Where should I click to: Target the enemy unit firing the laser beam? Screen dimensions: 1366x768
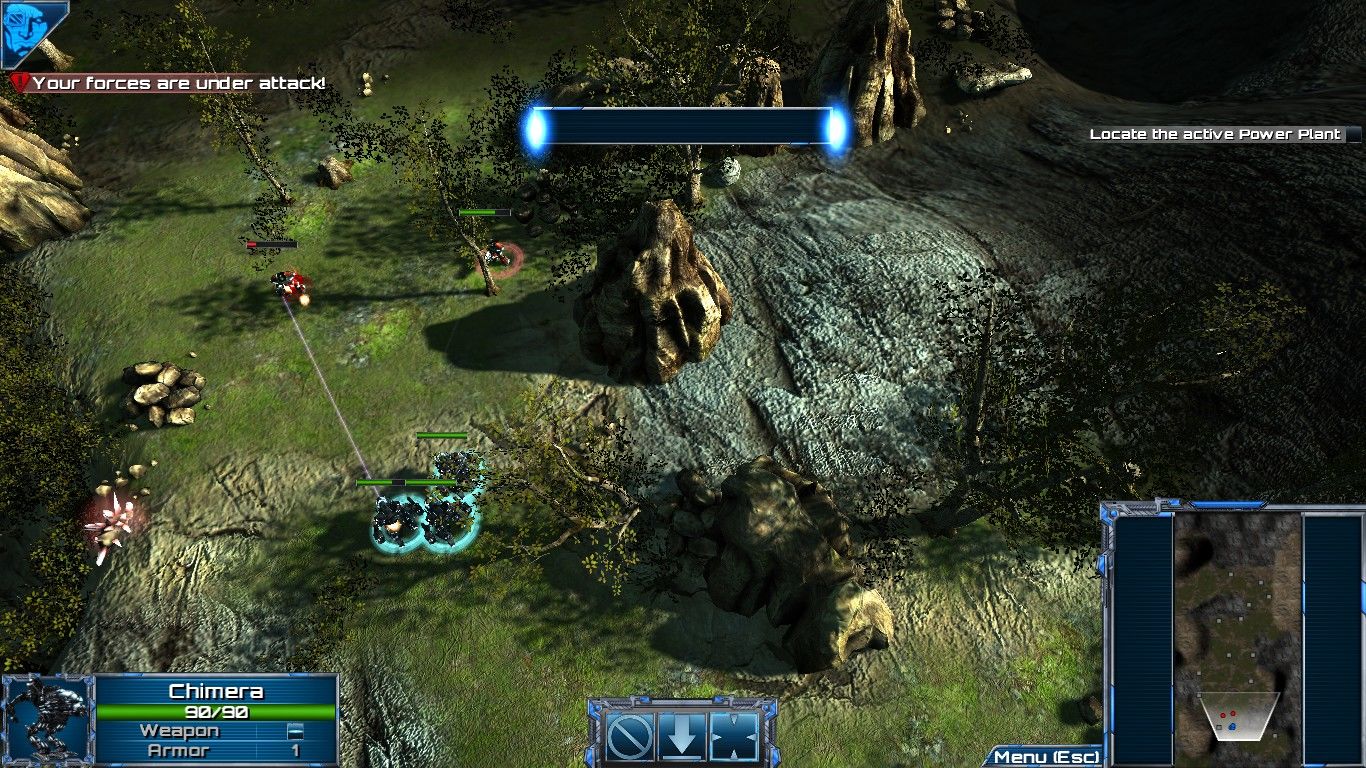pyautogui.click(x=286, y=285)
